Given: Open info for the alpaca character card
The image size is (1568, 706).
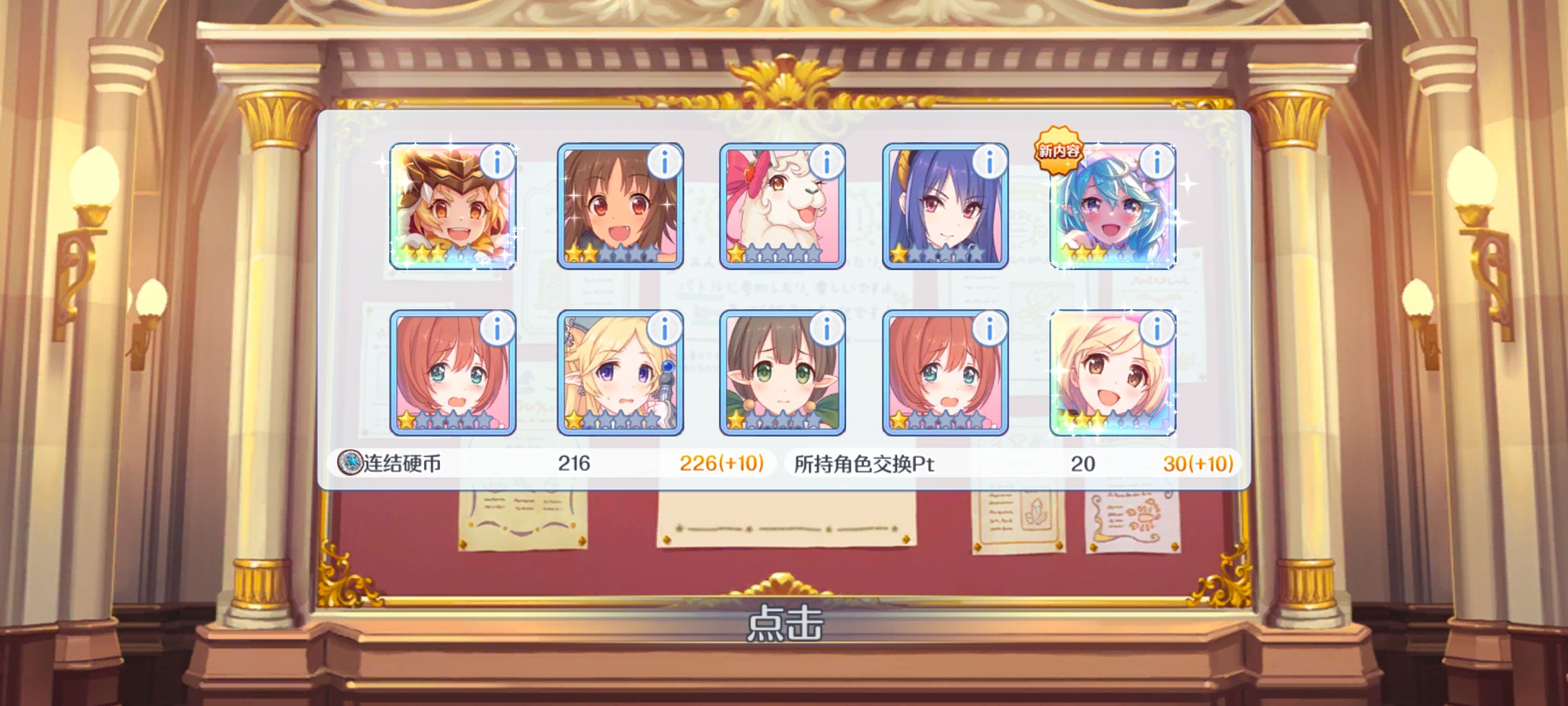Looking at the screenshot, I should [827, 160].
